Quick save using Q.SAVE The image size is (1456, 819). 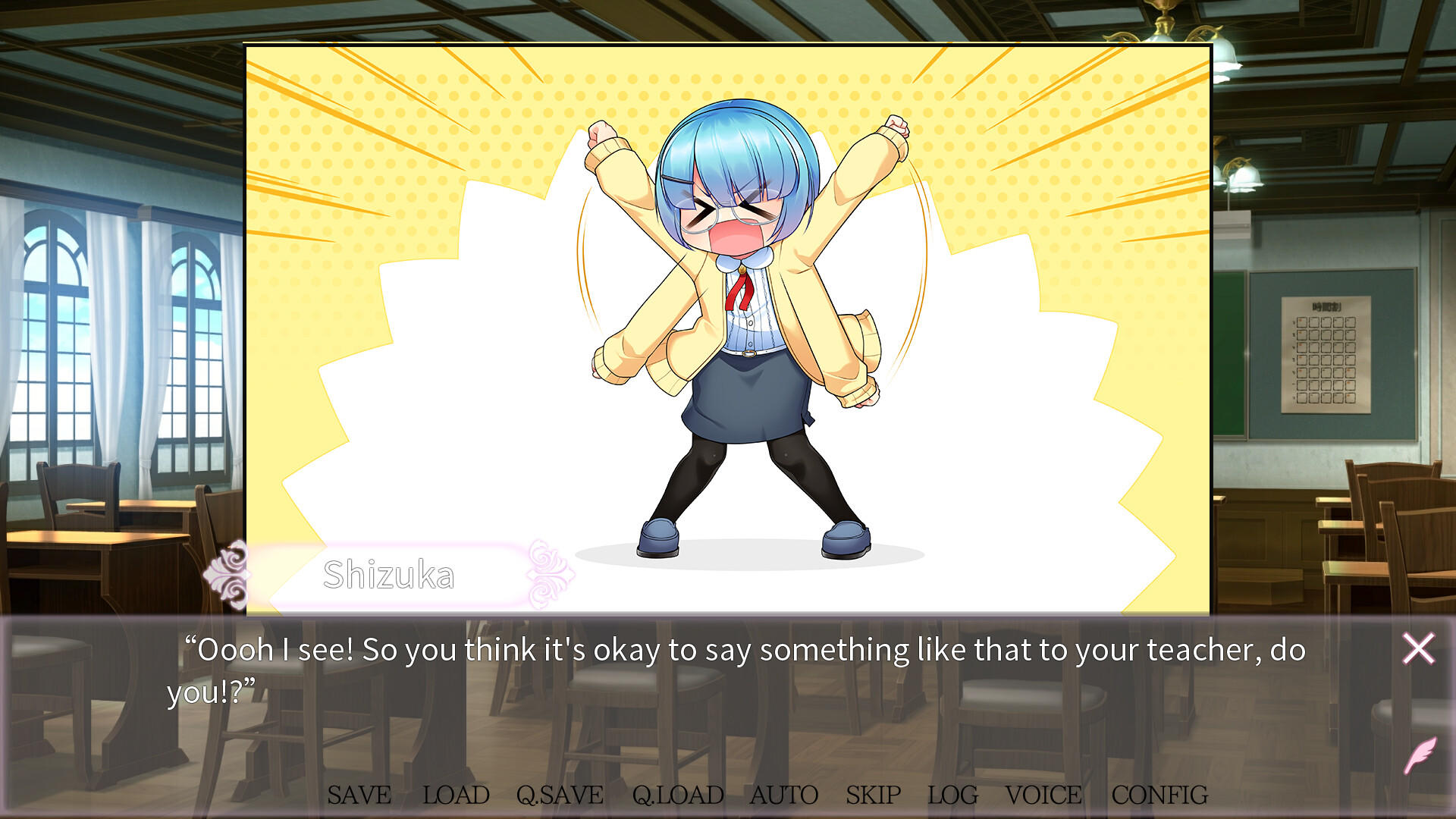pyautogui.click(x=559, y=795)
